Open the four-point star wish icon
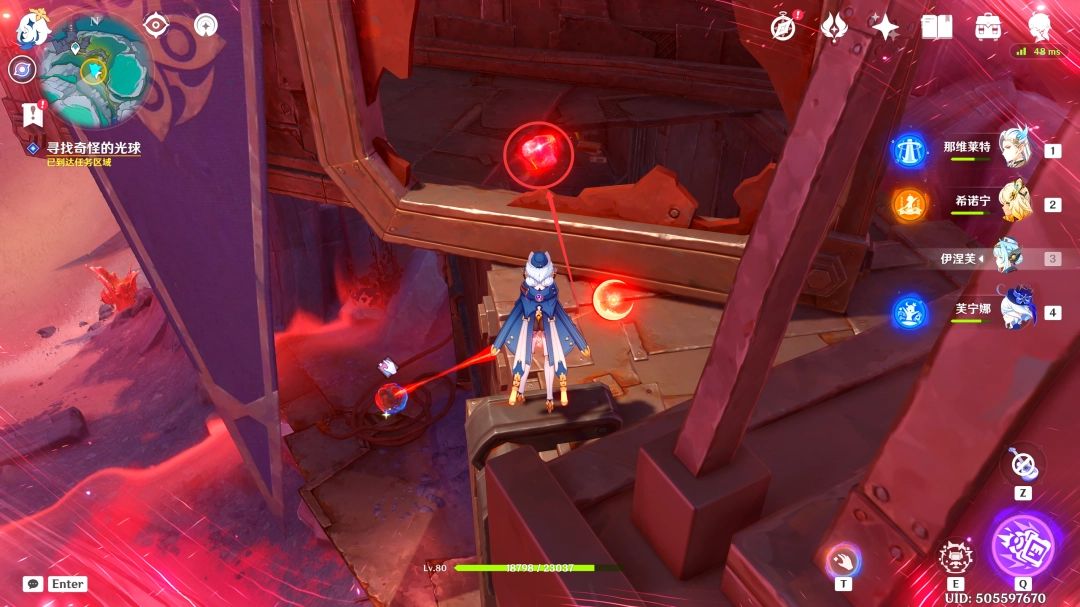Image resolution: width=1080 pixels, height=607 pixels. click(885, 27)
